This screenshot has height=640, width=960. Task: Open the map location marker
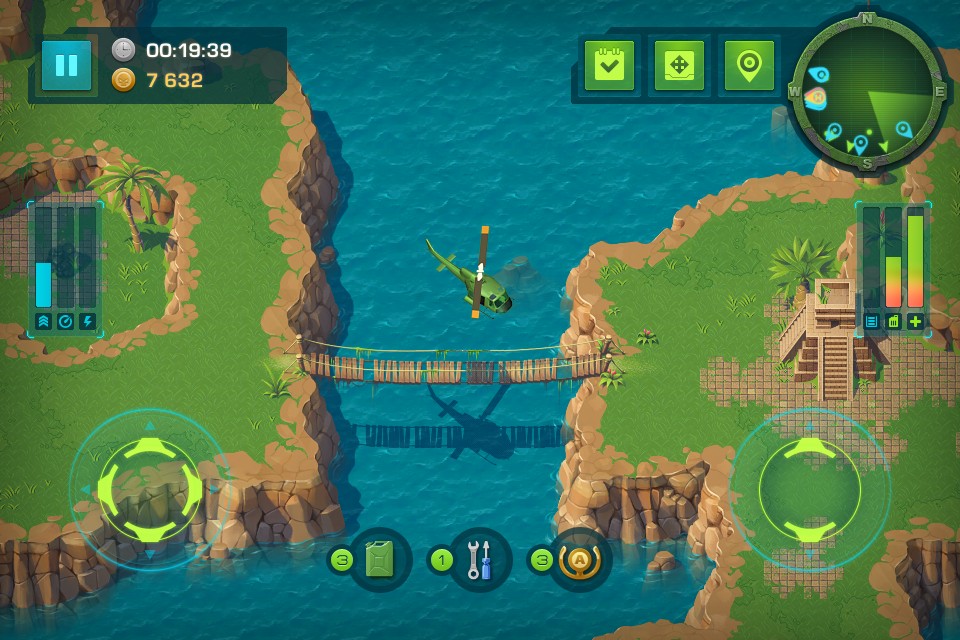pyautogui.click(x=749, y=66)
